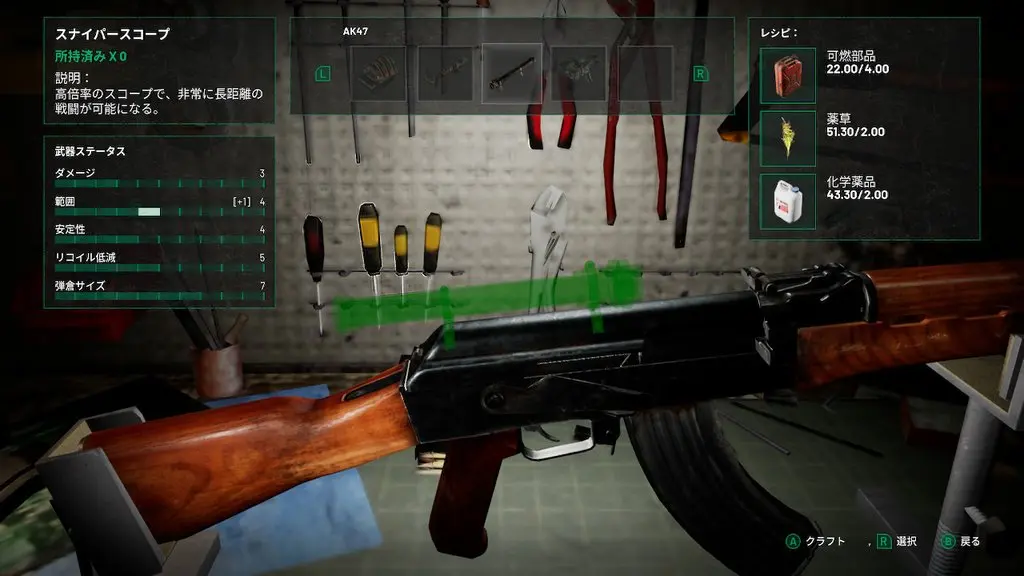Click the white chemical jug ingredient icon
The width and height of the screenshot is (1024, 576).
[x=788, y=201]
